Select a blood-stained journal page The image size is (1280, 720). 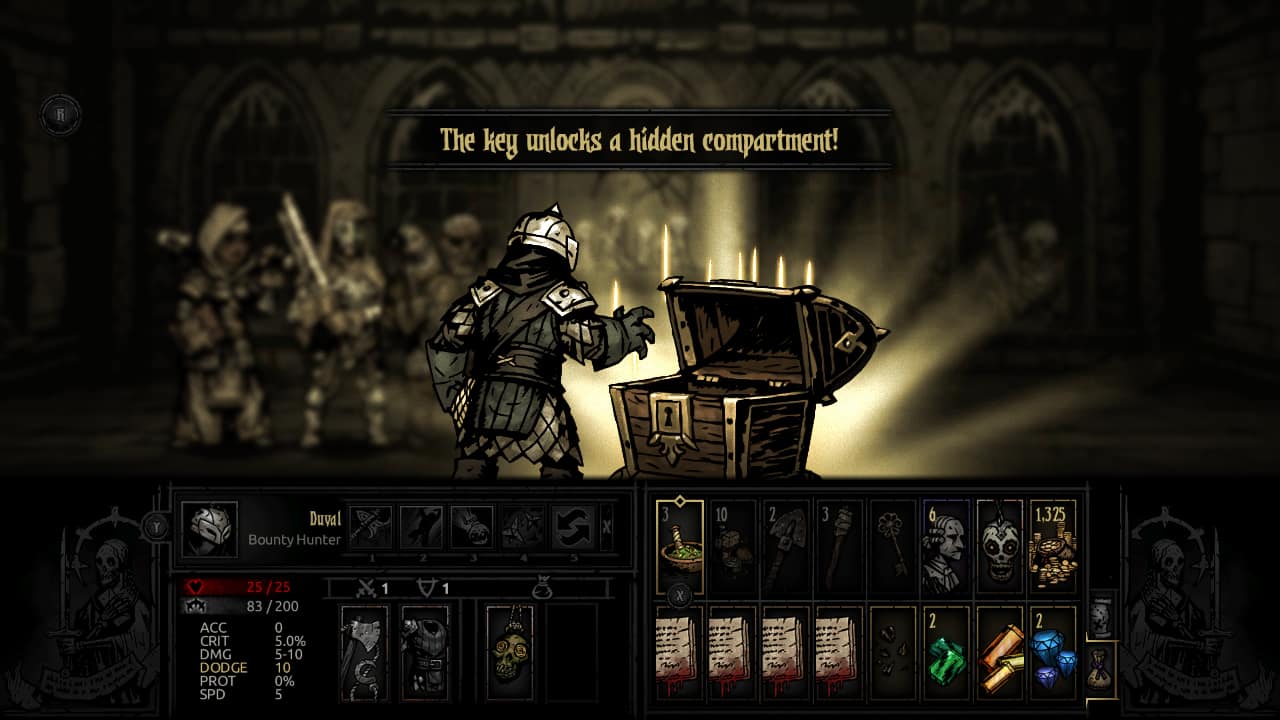pos(676,652)
